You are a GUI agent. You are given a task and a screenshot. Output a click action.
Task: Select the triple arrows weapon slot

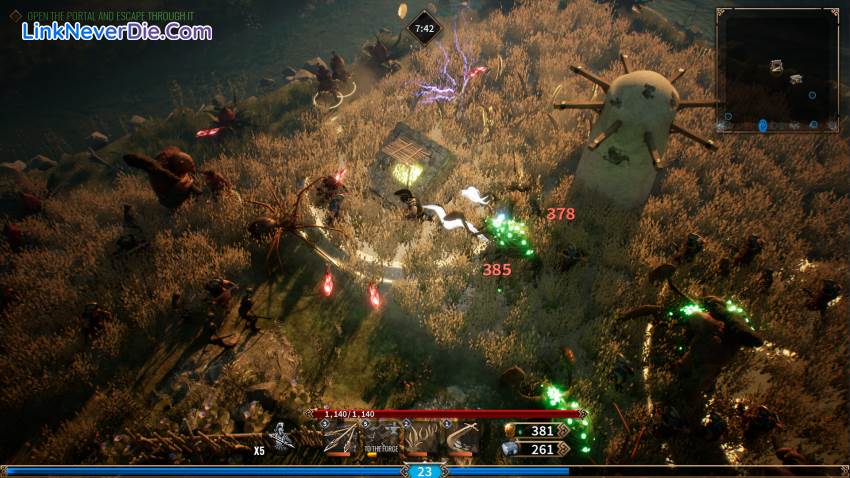[339, 438]
